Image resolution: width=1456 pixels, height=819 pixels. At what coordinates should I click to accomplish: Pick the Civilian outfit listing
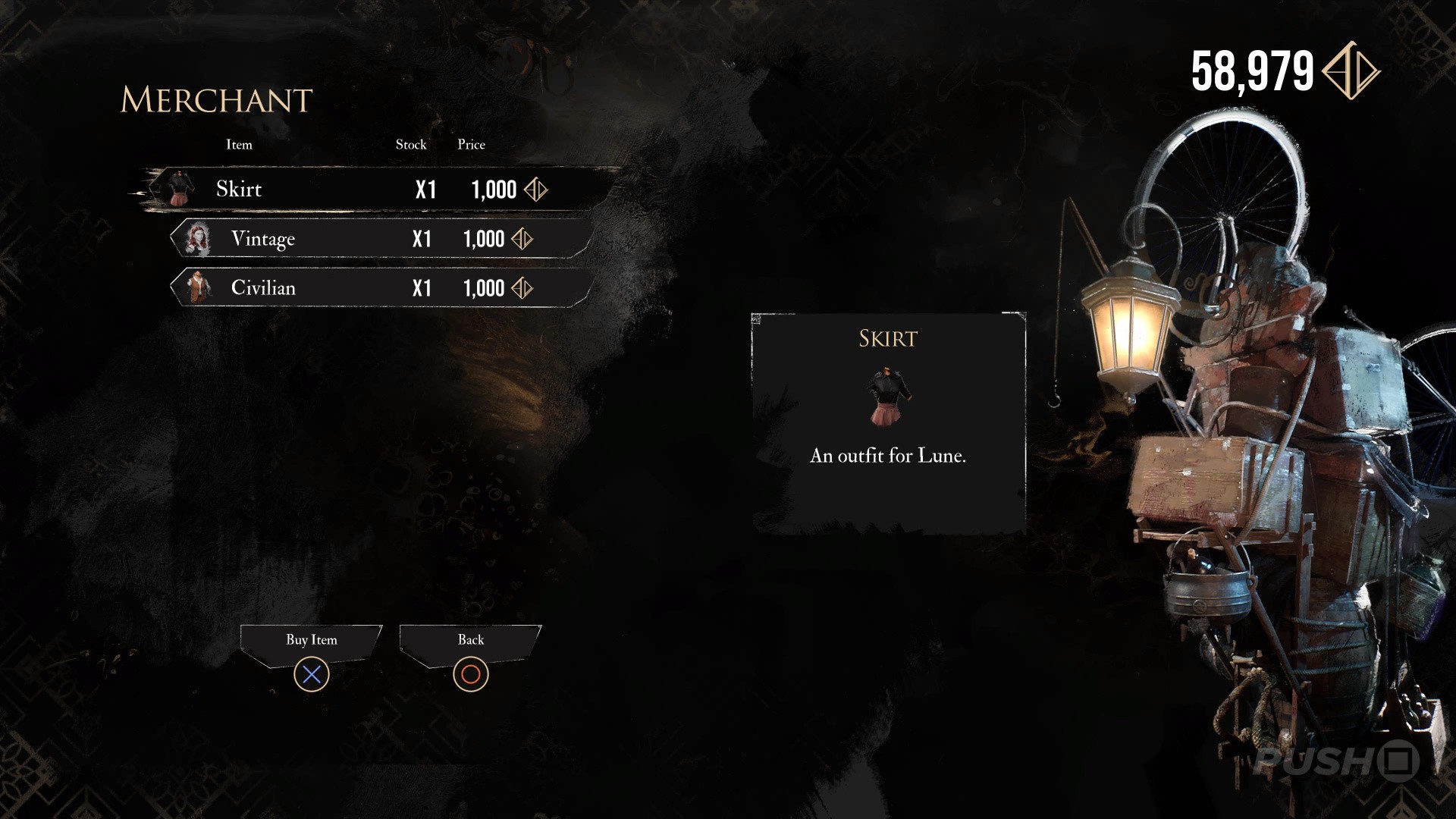click(379, 288)
